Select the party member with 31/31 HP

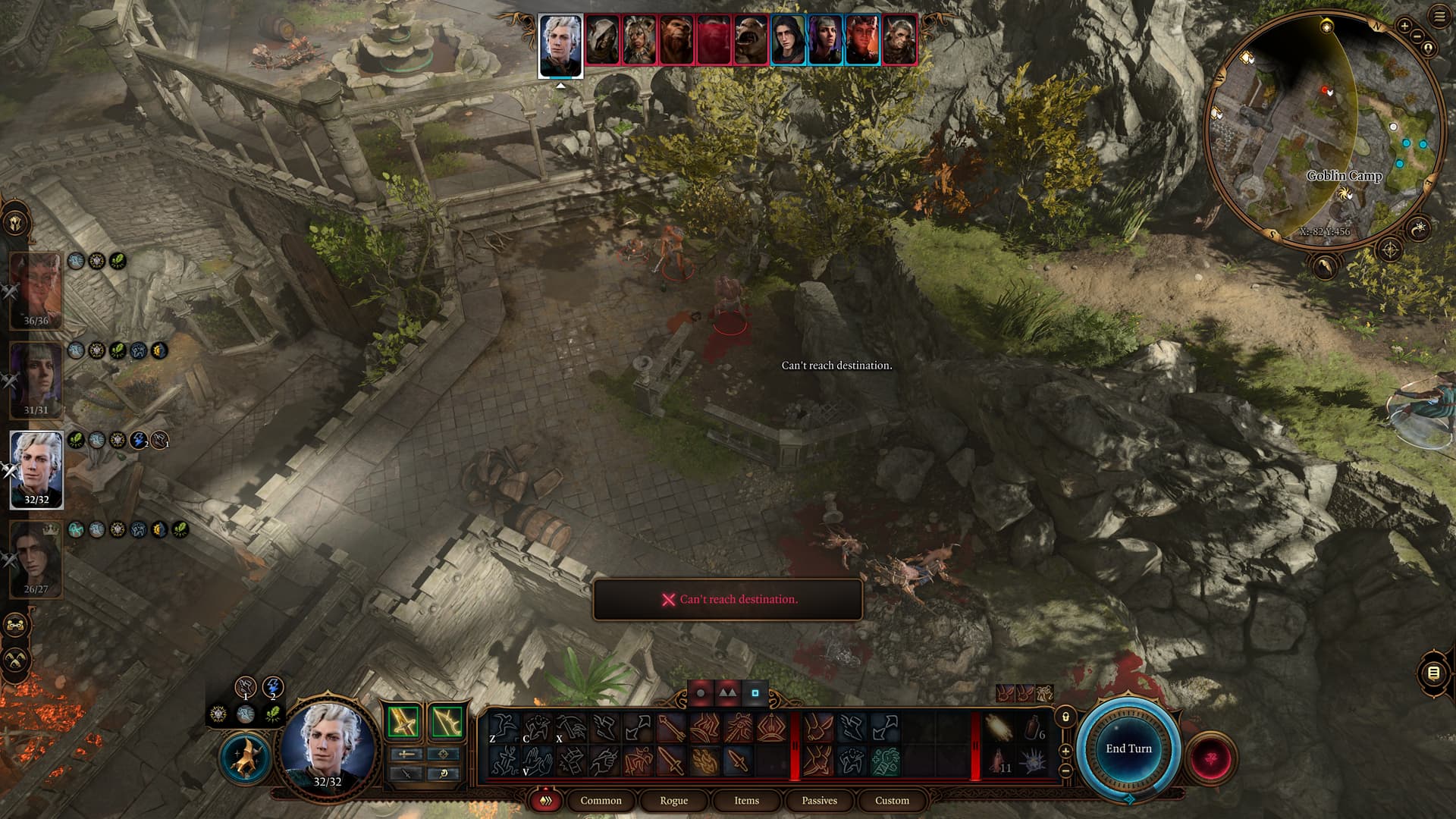[36, 378]
